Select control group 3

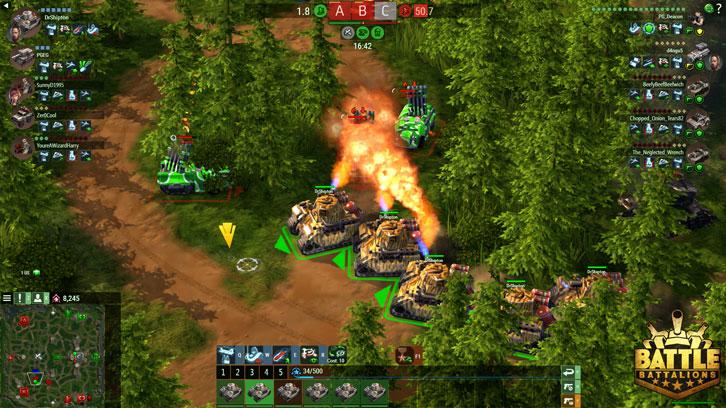253,372
